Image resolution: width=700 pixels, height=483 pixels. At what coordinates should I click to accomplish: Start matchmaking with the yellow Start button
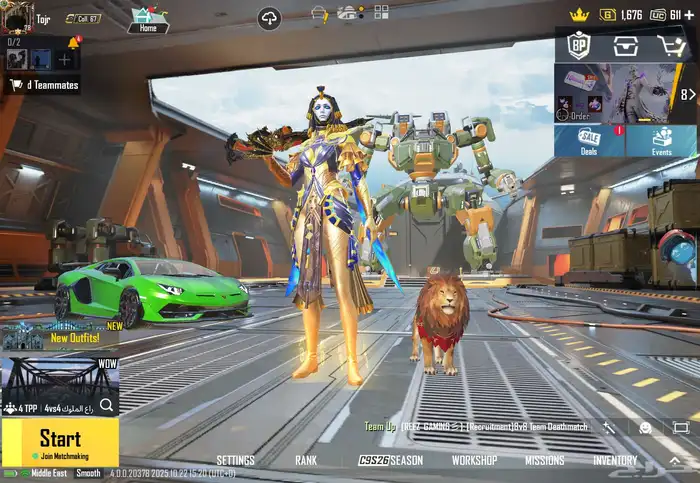coord(60,441)
